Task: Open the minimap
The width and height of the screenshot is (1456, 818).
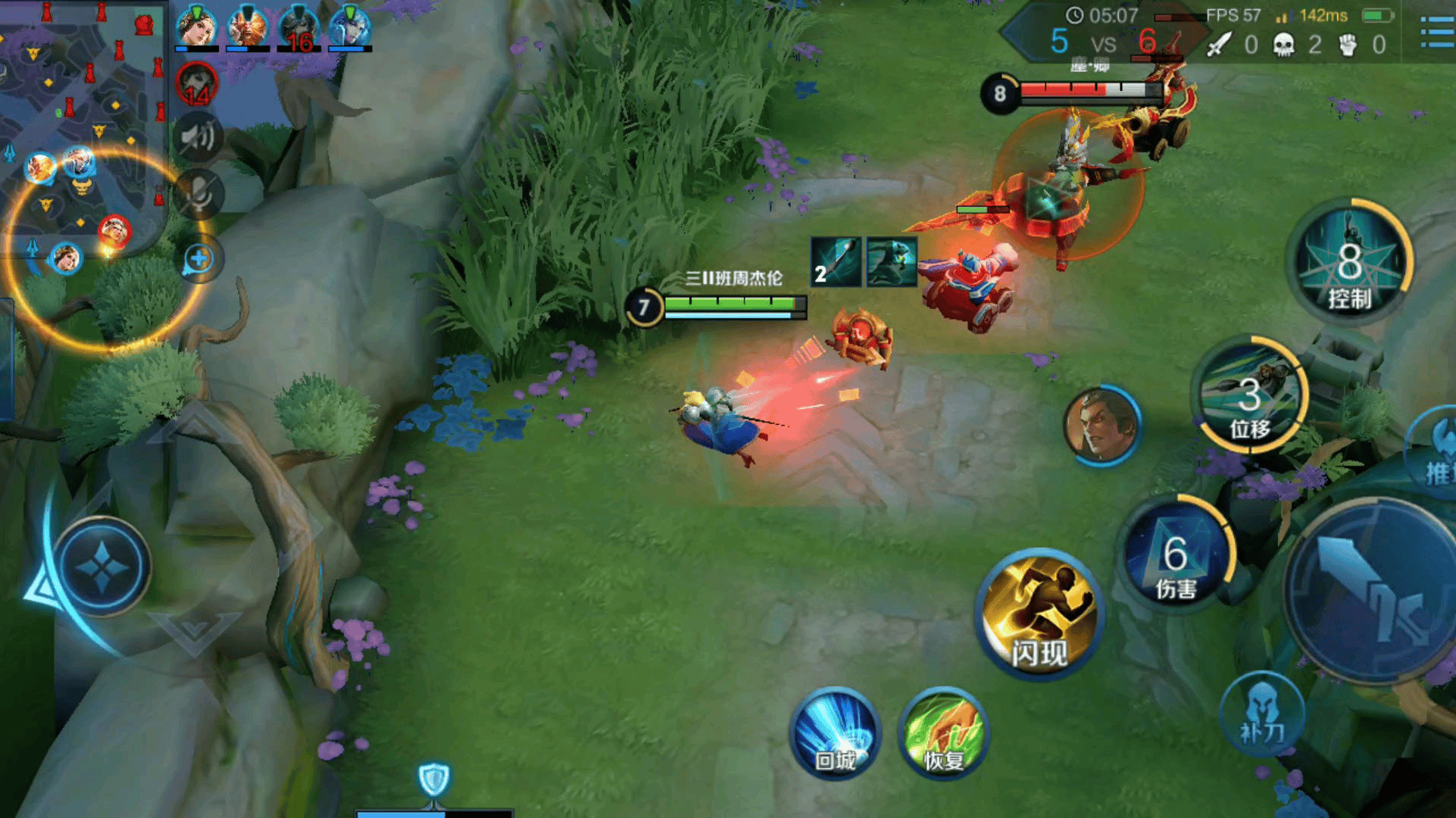Action: (82, 129)
